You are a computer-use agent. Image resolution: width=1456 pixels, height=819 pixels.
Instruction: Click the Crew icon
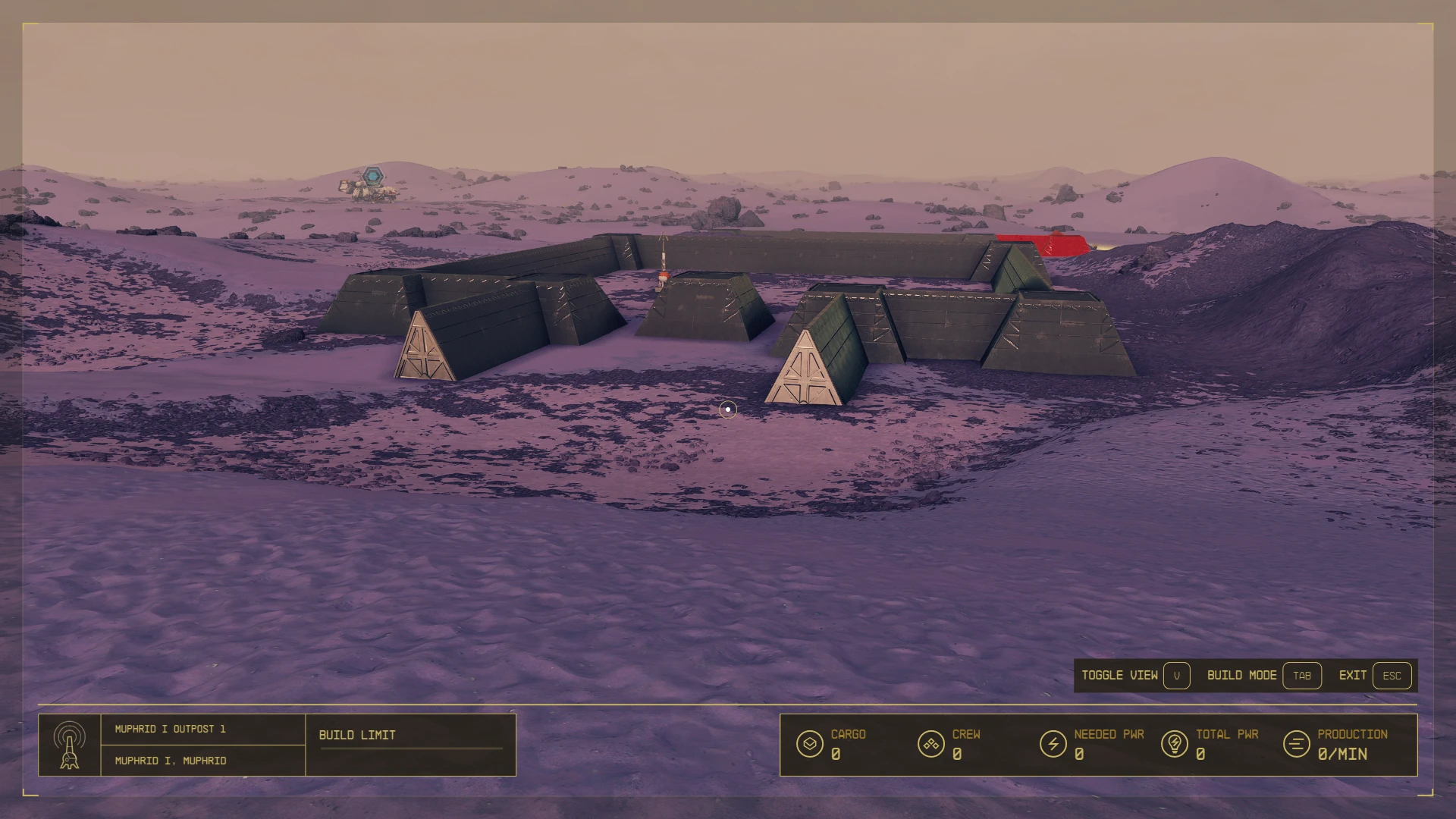931,743
